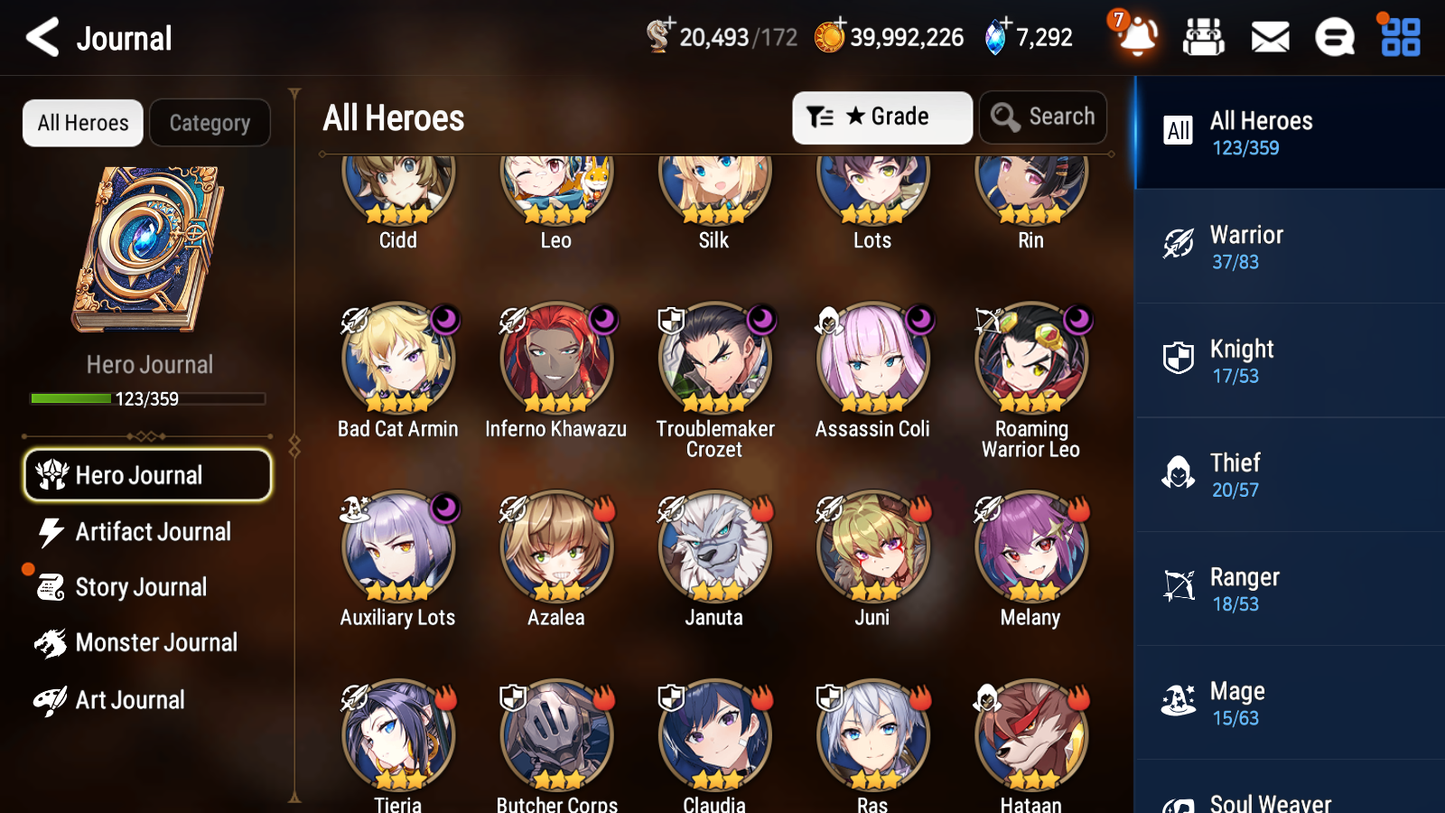The width and height of the screenshot is (1445, 813).
Task: Open the chat bubble icon
Action: point(1334,36)
